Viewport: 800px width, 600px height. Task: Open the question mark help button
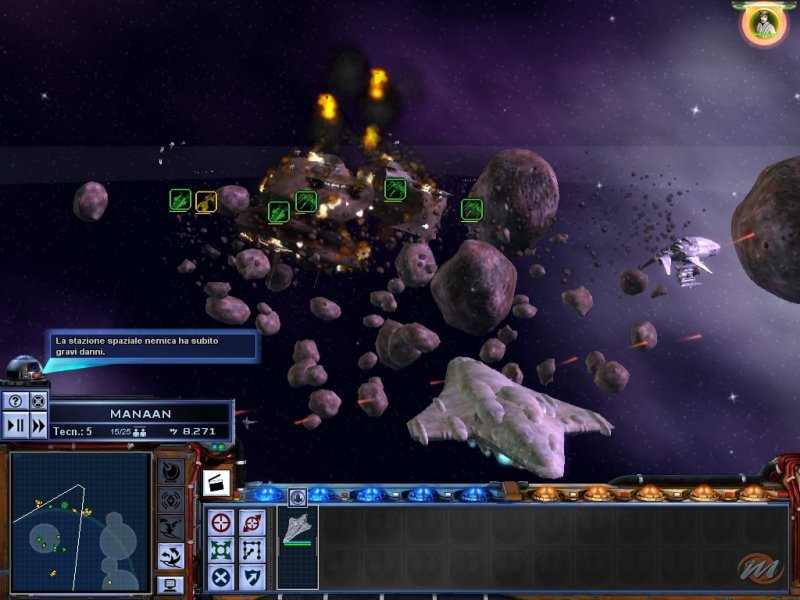15,401
